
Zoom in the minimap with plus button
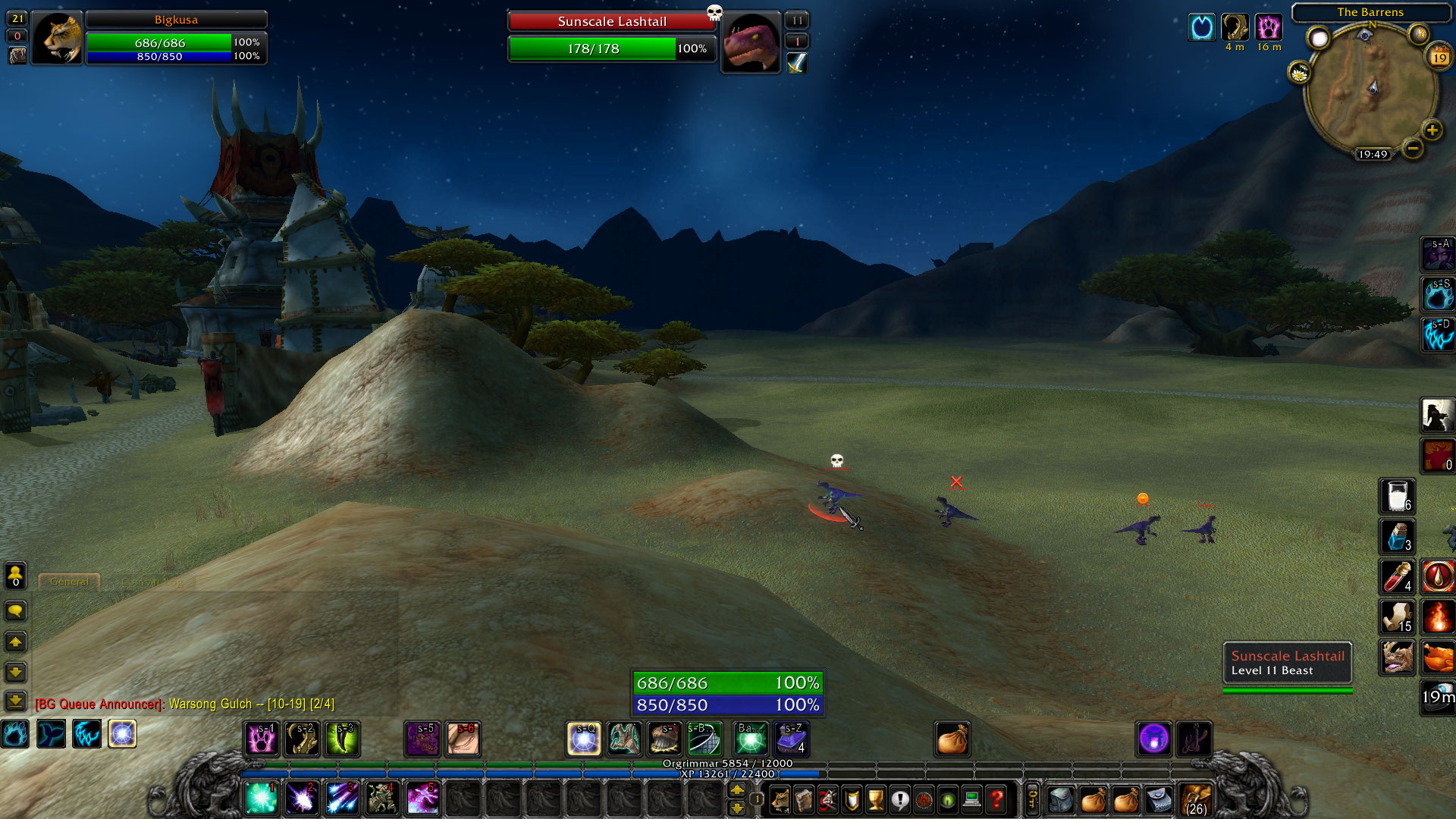[x=1432, y=130]
